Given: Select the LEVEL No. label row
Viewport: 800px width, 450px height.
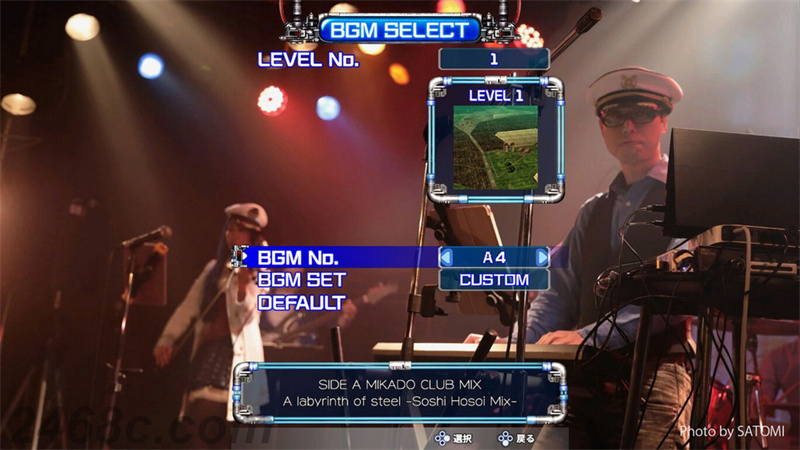Looking at the screenshot, I should click(x=307, y=59).
